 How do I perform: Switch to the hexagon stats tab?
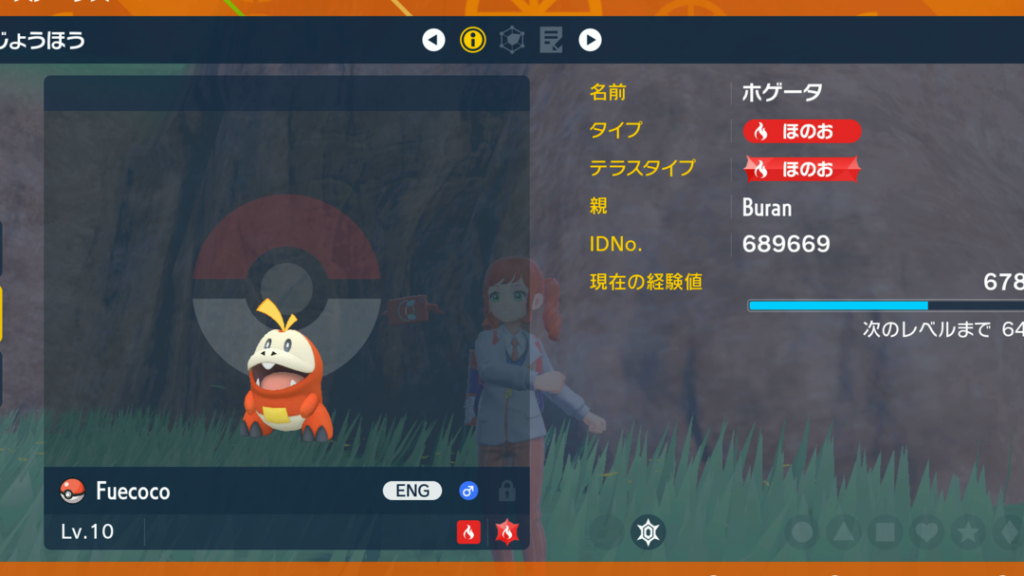(511, 40)
